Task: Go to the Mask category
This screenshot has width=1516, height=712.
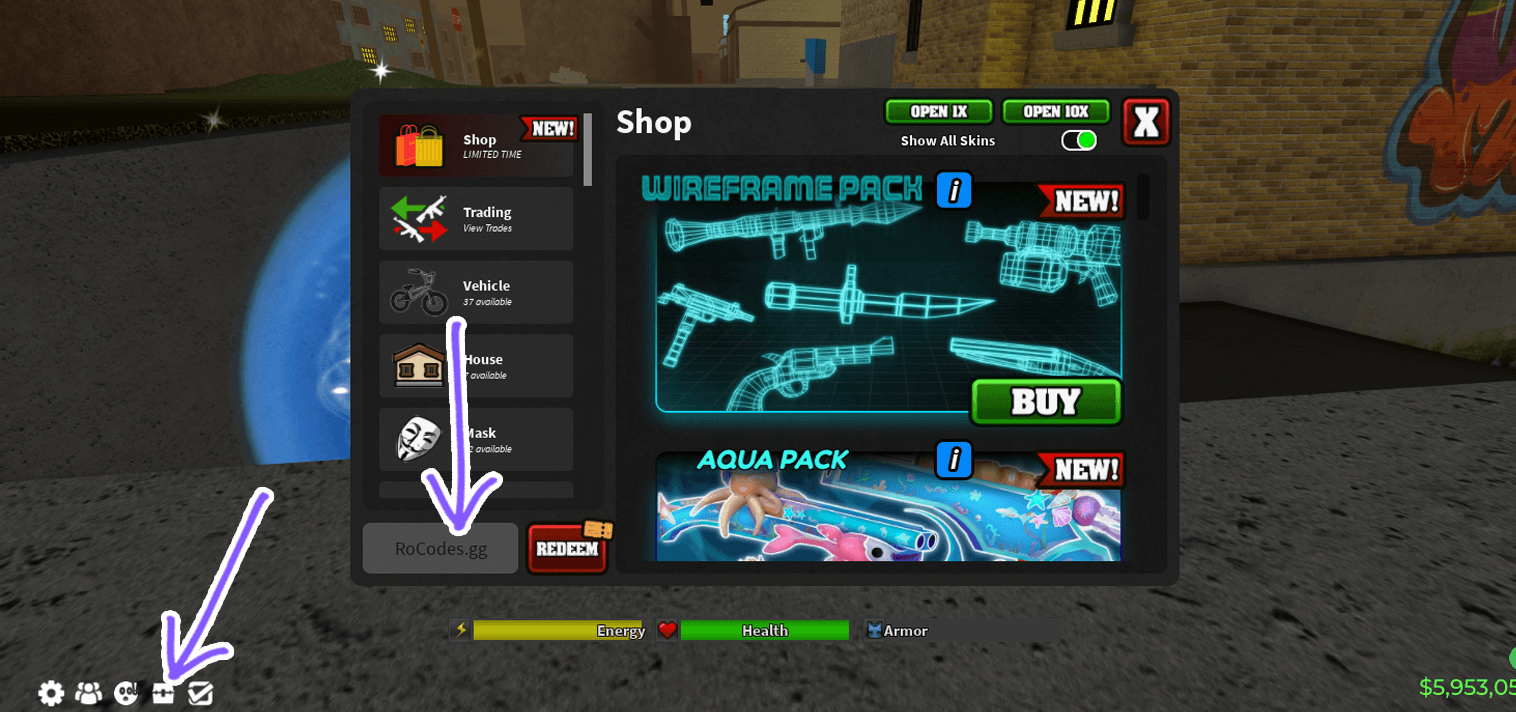Action: [476, 439]
